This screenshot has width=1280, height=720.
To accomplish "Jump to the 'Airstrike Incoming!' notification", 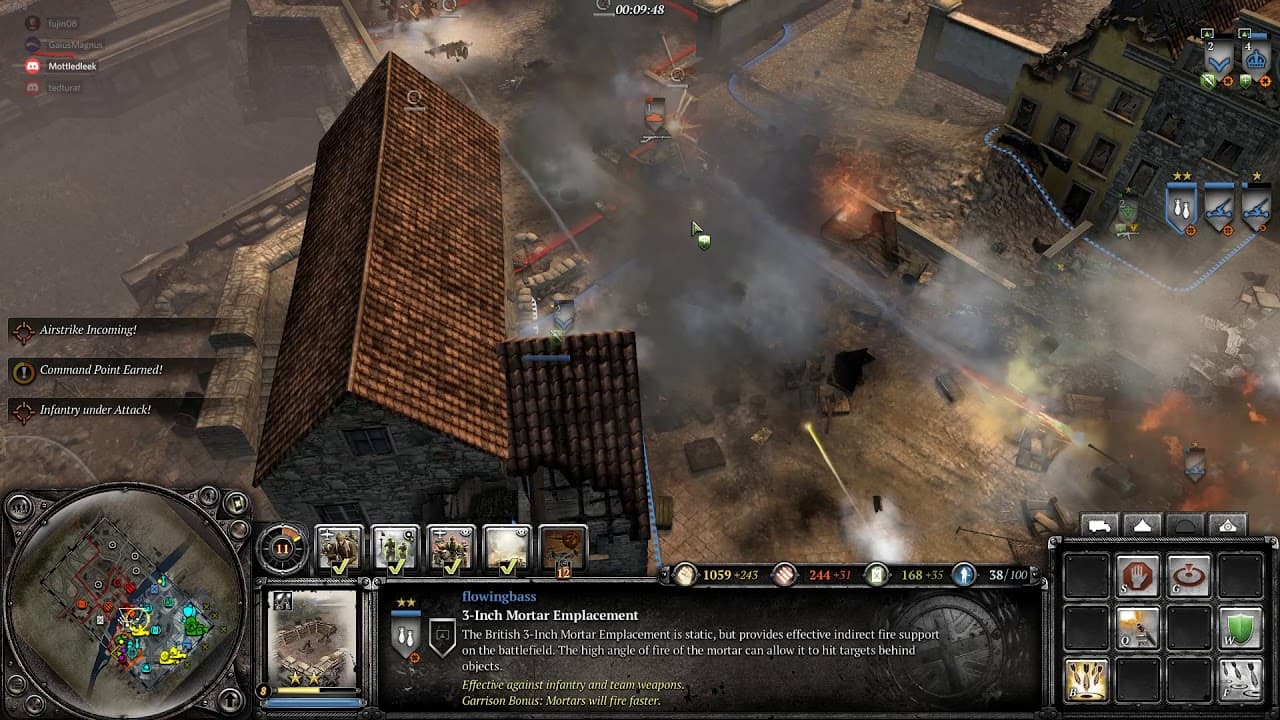I will (x=88, y=330).
